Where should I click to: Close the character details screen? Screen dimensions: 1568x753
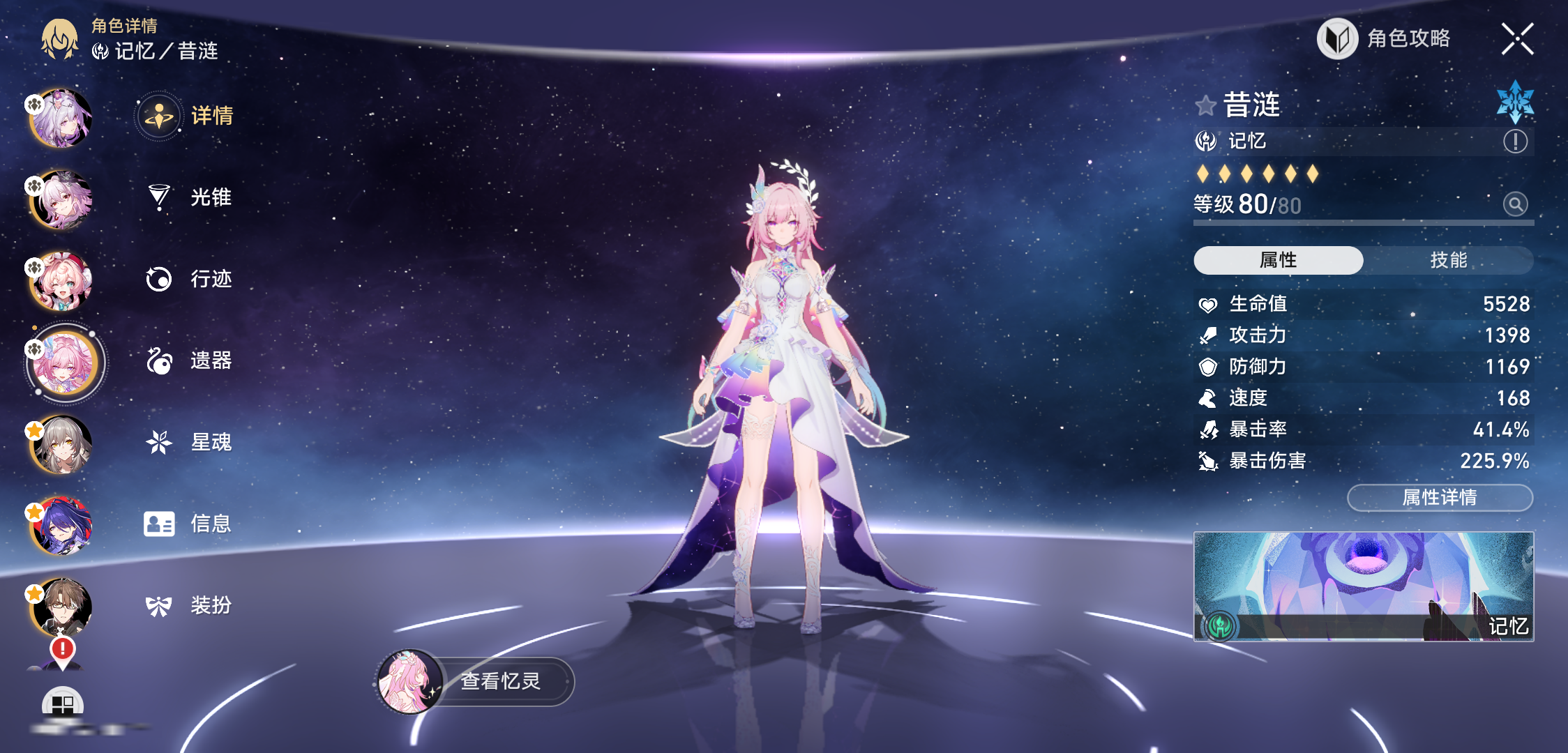click(1517, 39)
